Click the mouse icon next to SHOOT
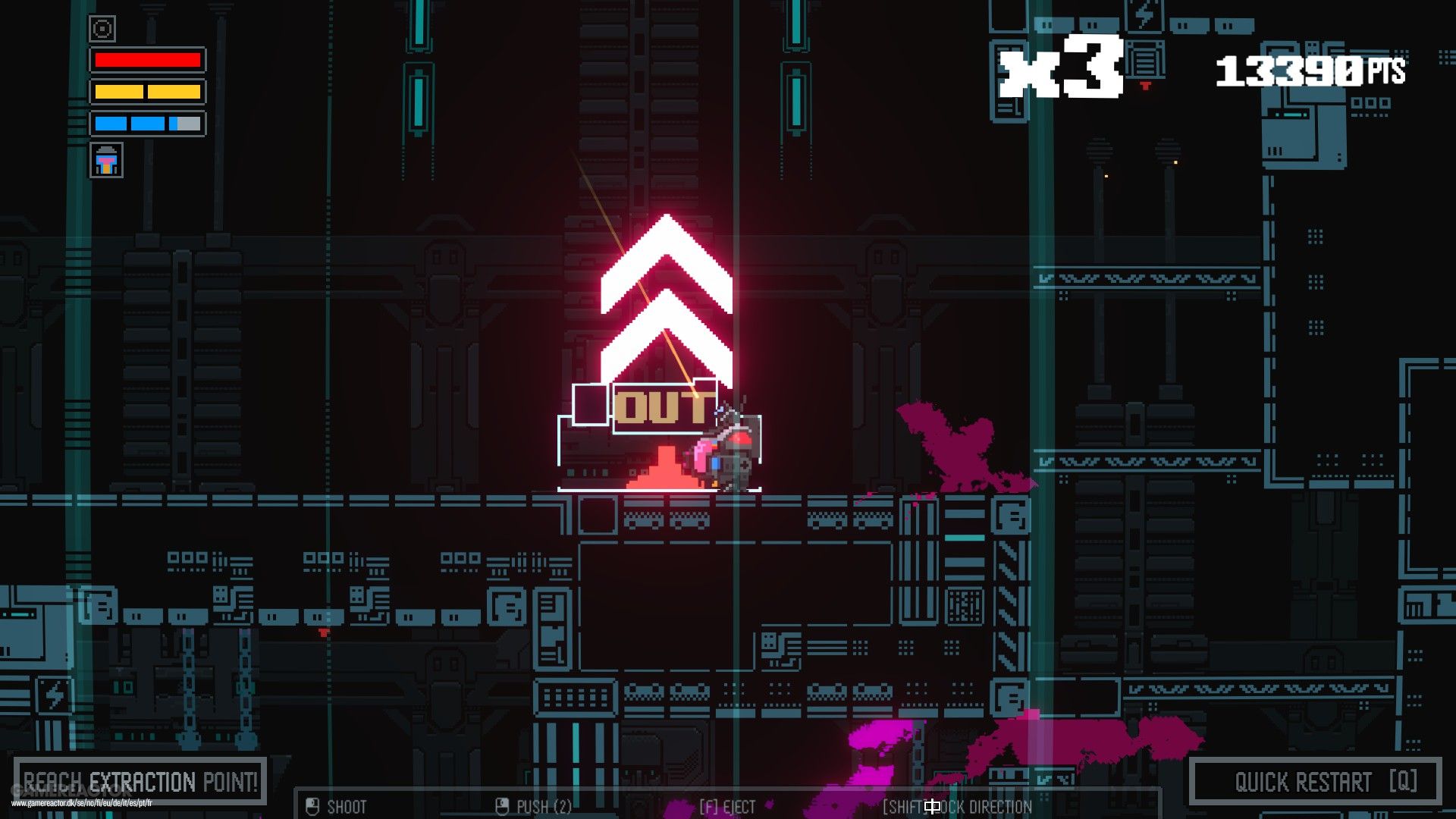 point(313,807)
